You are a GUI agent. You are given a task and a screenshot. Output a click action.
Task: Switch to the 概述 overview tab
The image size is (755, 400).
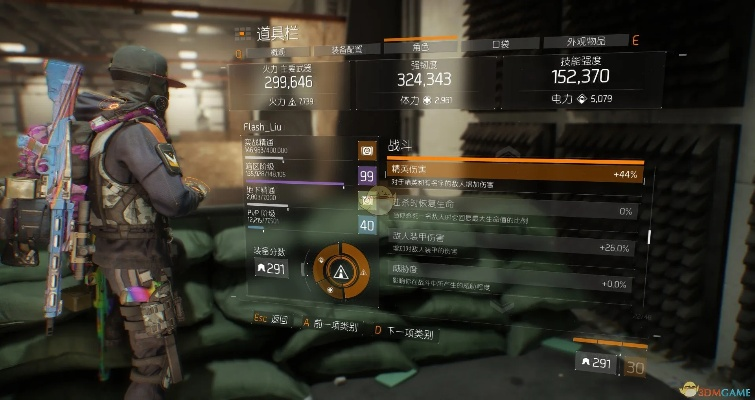point(278,48)
